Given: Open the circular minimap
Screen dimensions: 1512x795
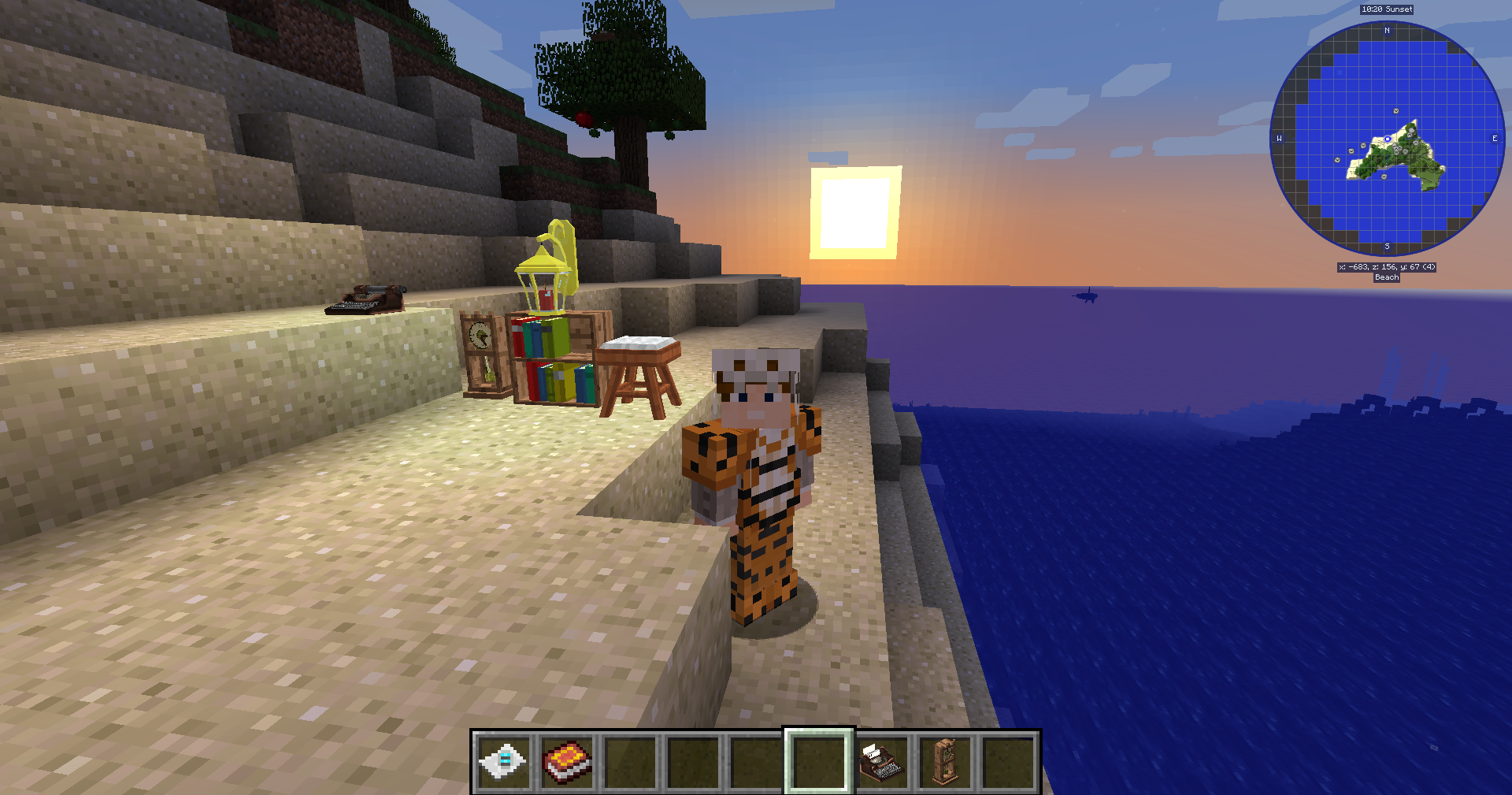Looking at the screenshot, I should pos(1387,139).
